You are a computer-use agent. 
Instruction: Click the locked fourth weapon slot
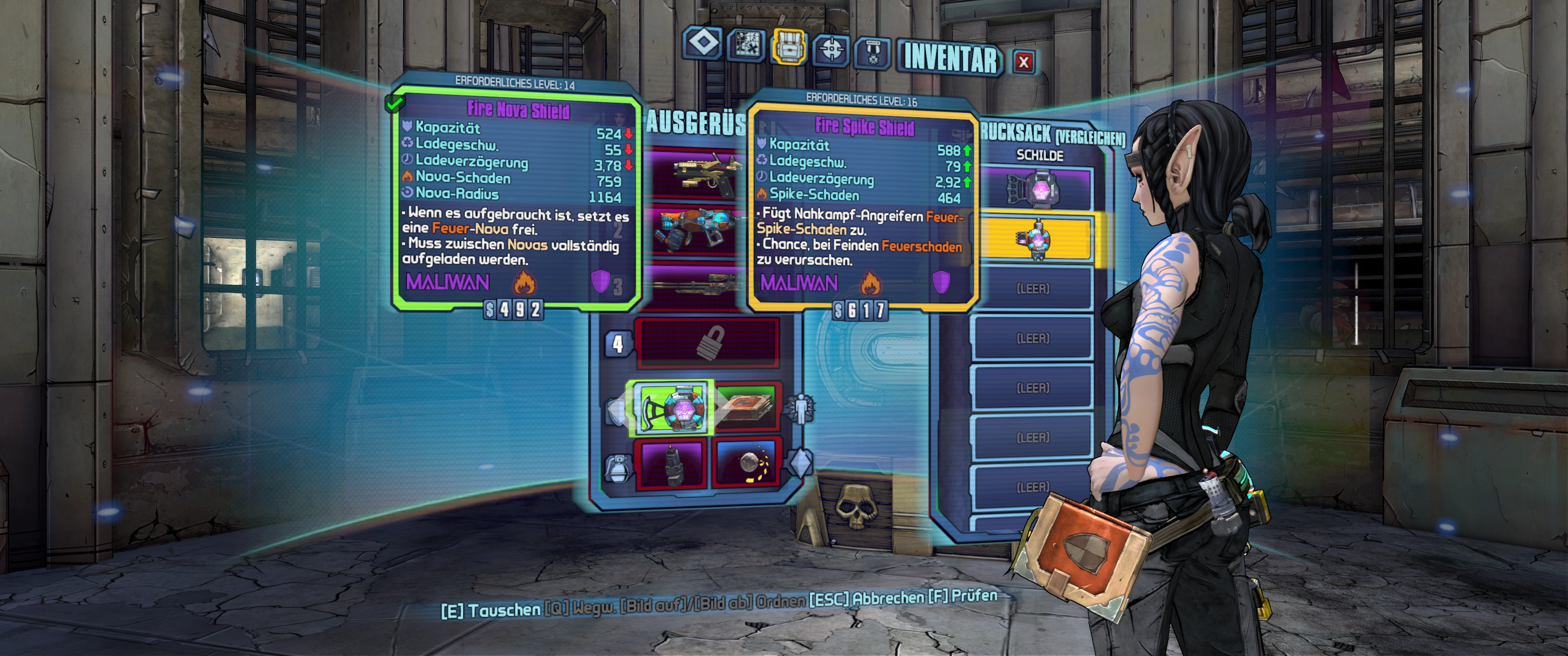707,343
